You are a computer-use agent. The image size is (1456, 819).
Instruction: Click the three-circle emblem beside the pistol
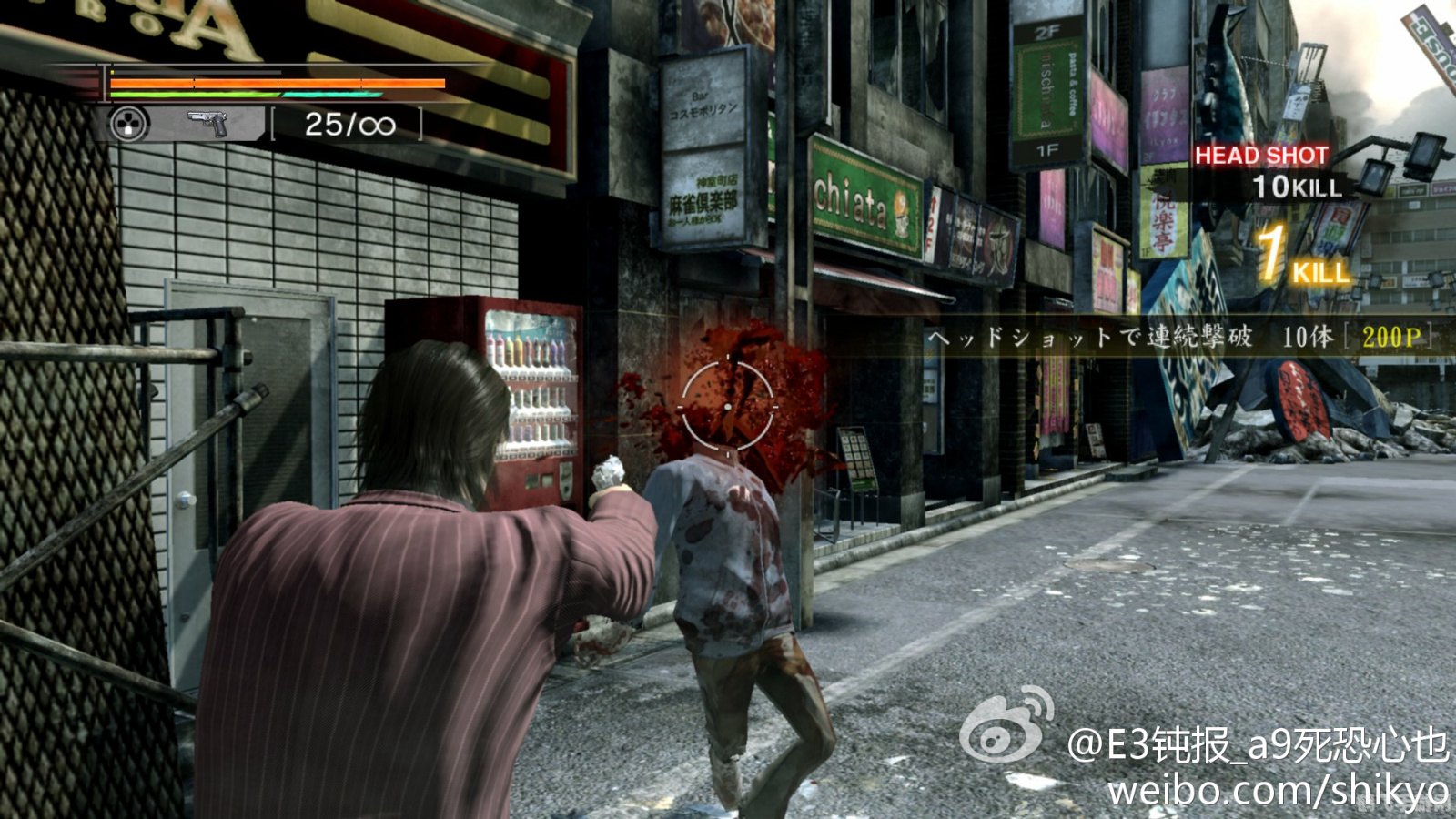tap(128, 124)
